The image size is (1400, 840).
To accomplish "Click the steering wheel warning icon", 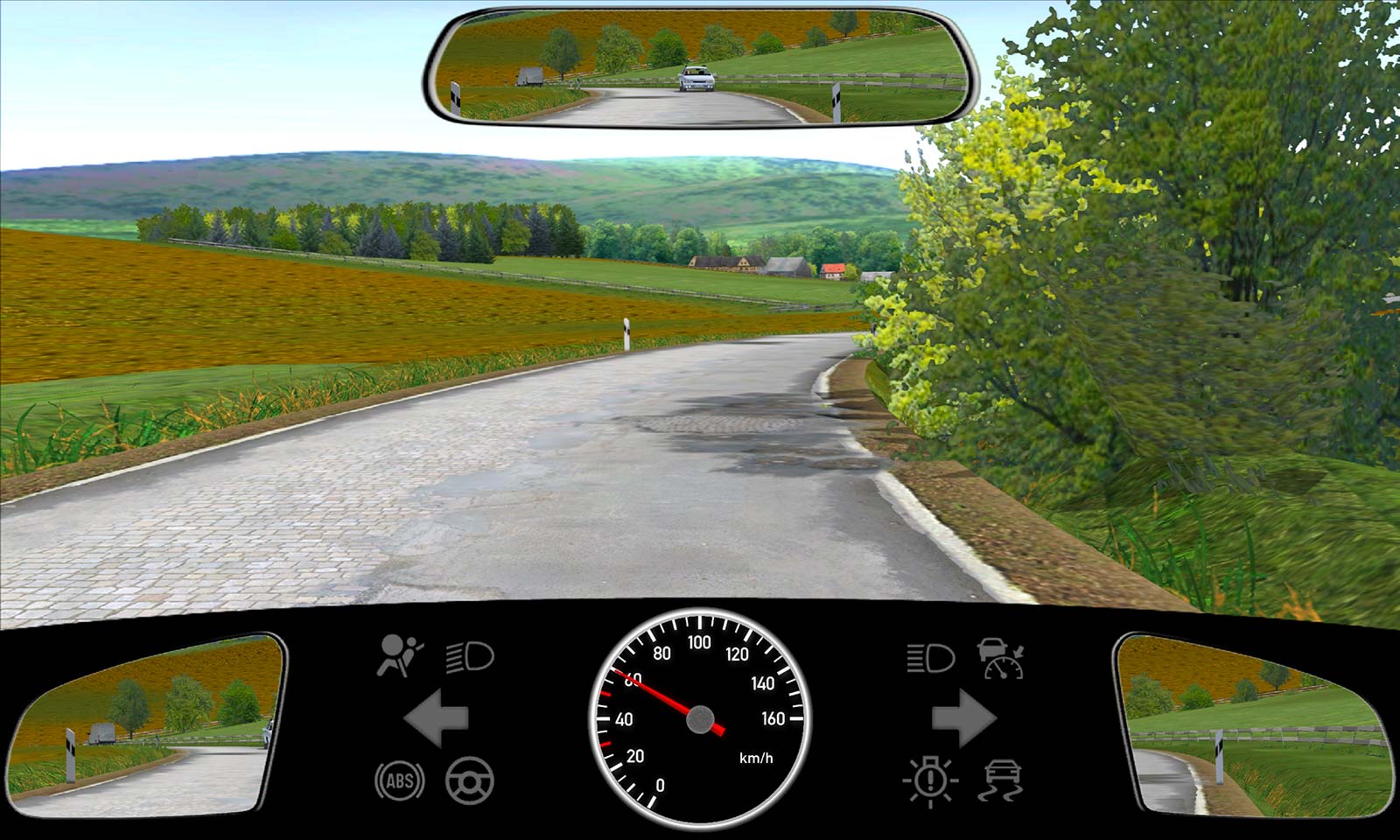I will 470,780.
